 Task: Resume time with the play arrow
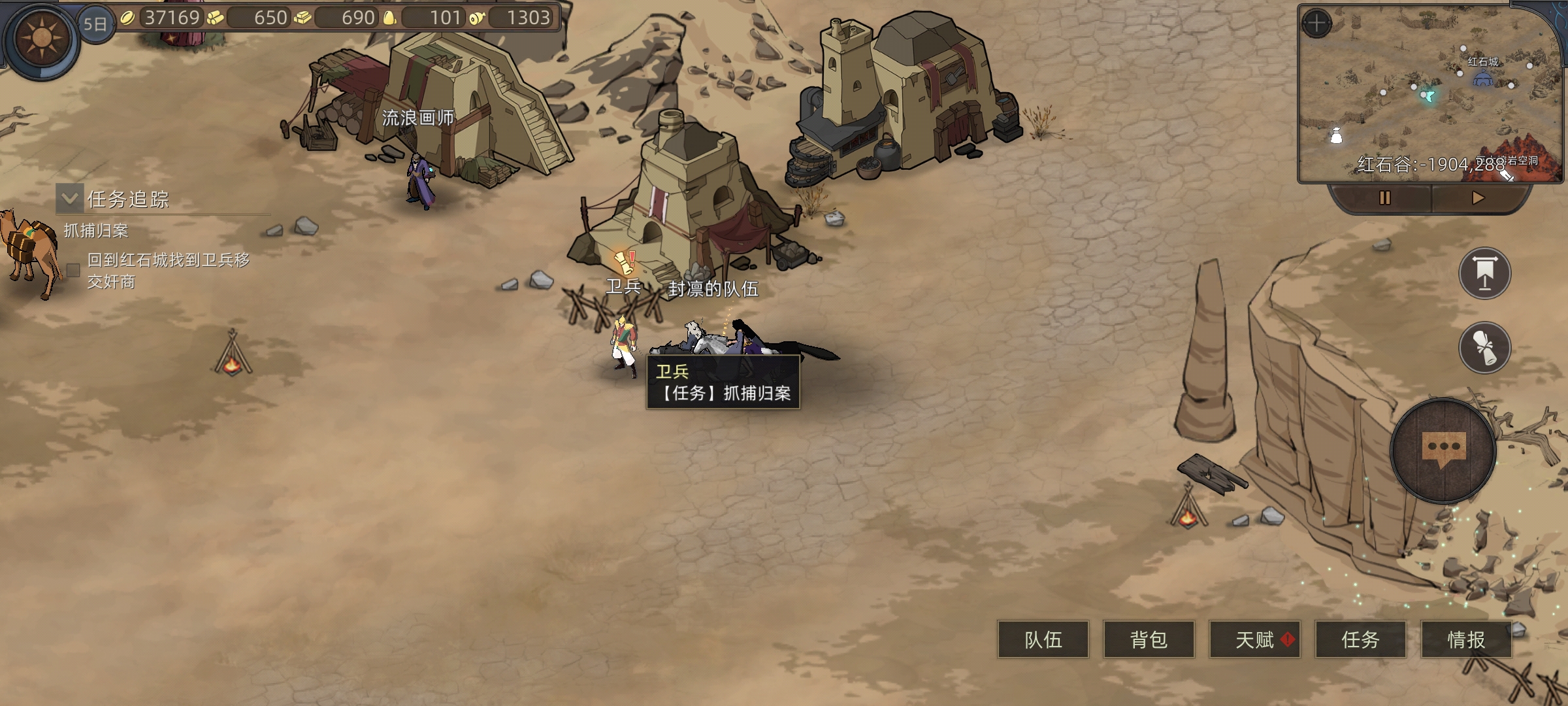1478,198
